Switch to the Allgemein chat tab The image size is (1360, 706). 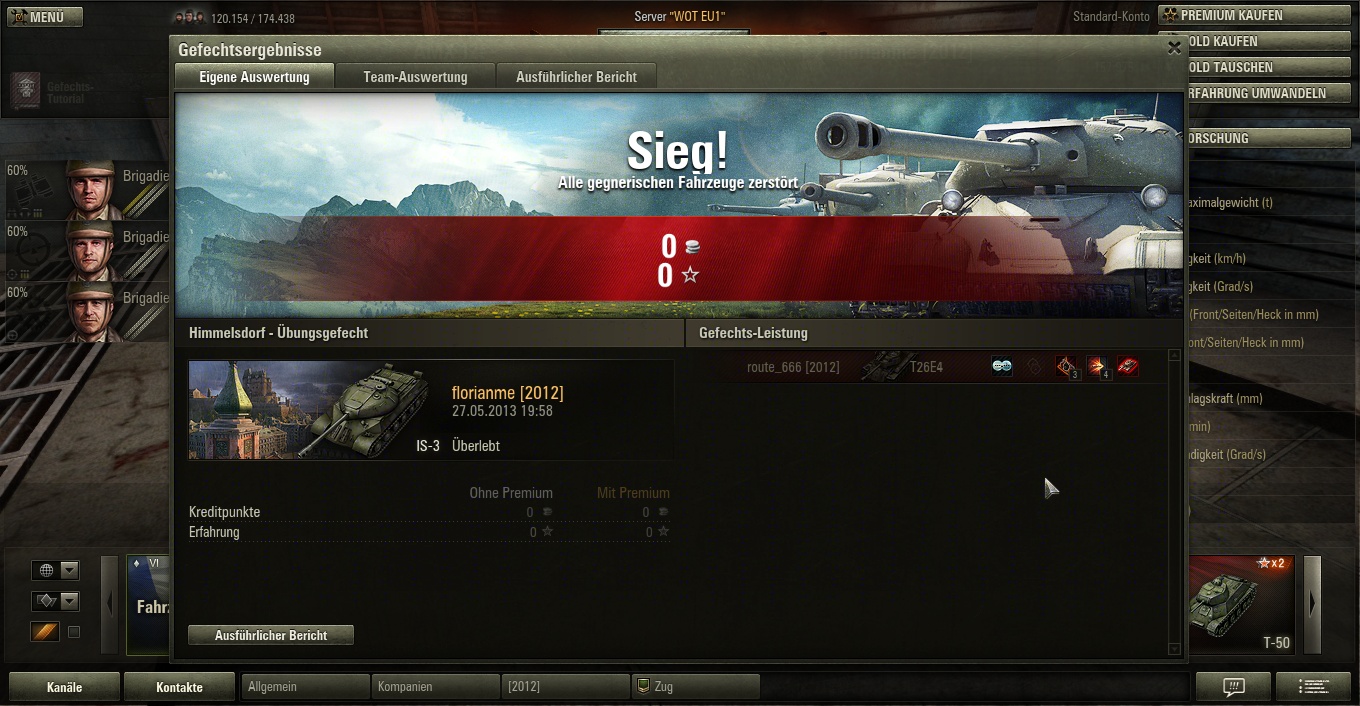tap(305, 687)
